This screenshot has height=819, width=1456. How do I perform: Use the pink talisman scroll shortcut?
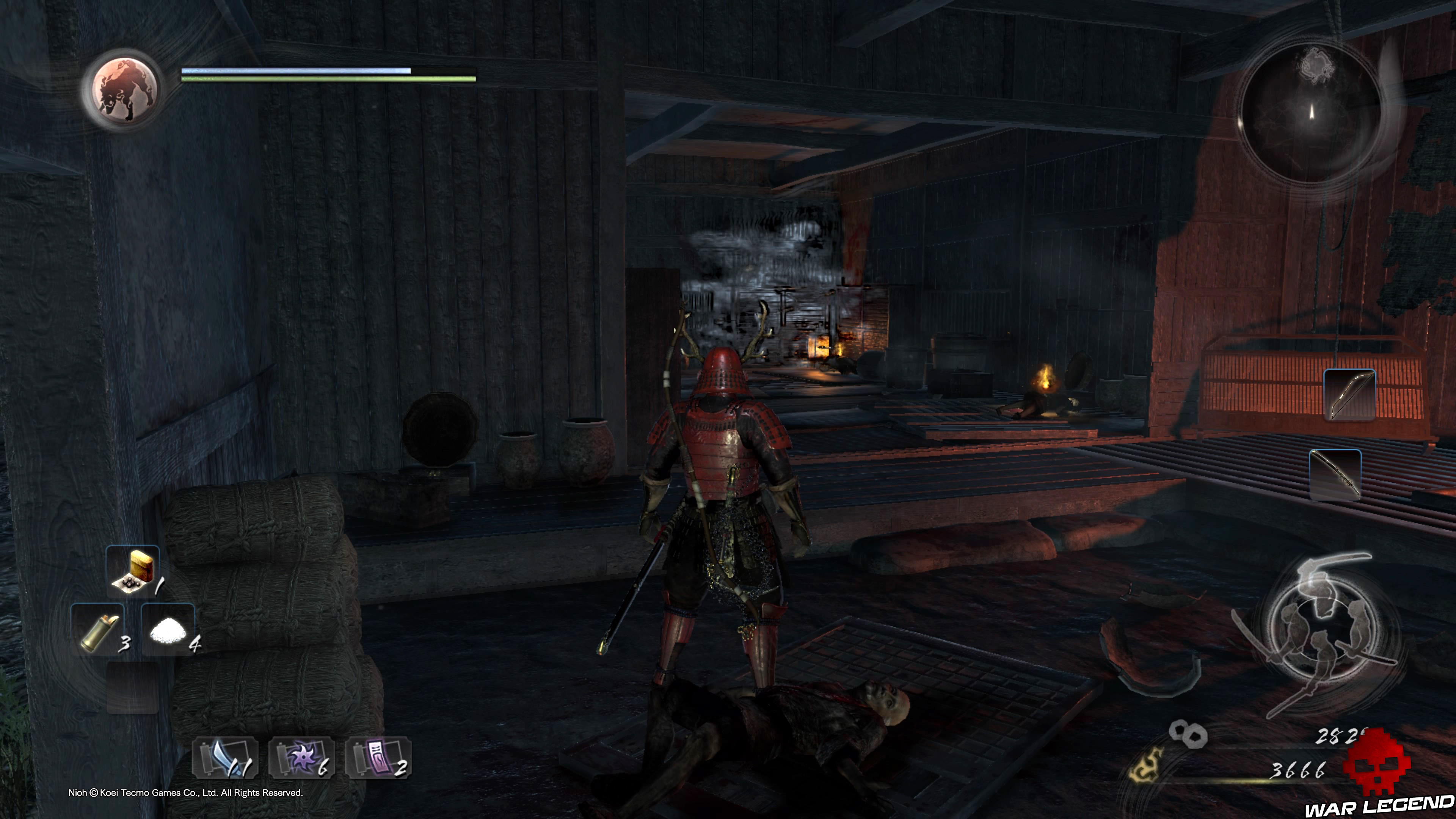point(378,757)
